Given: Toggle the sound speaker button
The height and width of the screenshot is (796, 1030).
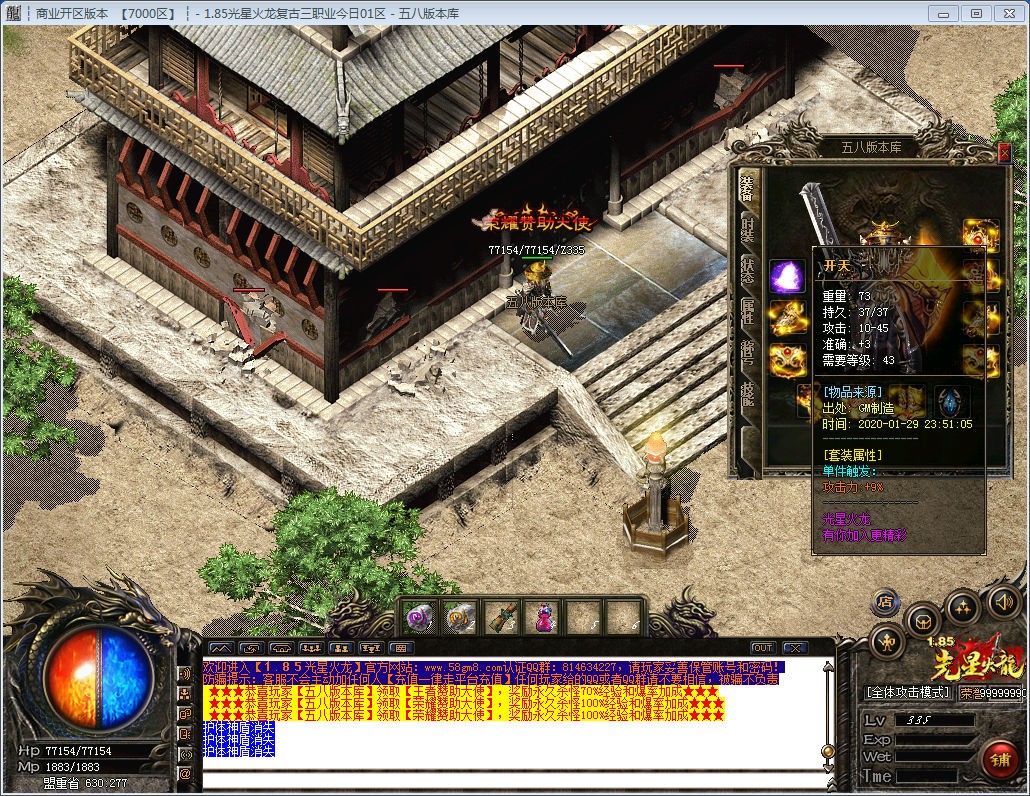Looking at the screenshot, I should click(1003, 601).
